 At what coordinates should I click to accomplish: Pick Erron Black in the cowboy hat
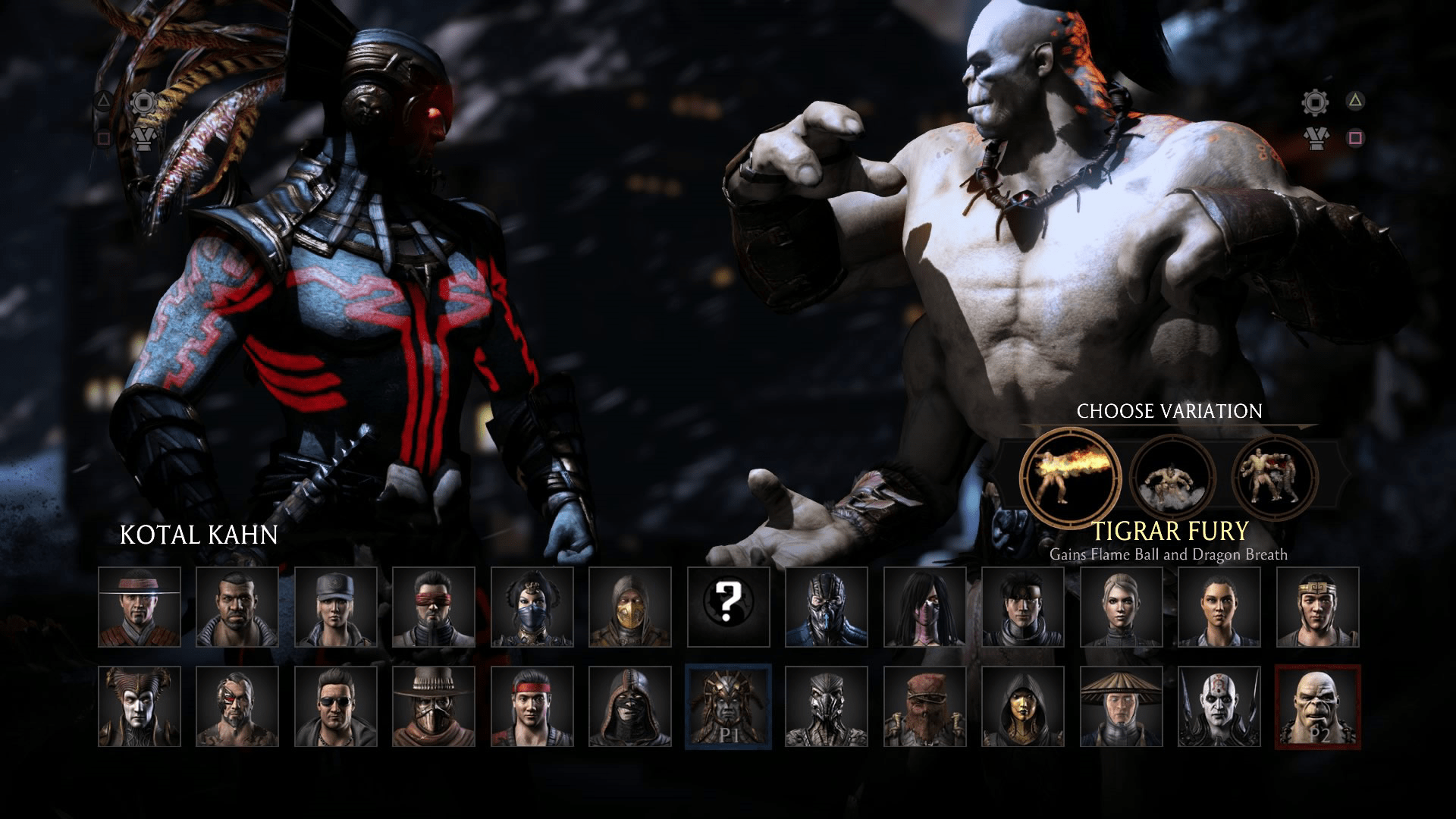click(434, 706)
